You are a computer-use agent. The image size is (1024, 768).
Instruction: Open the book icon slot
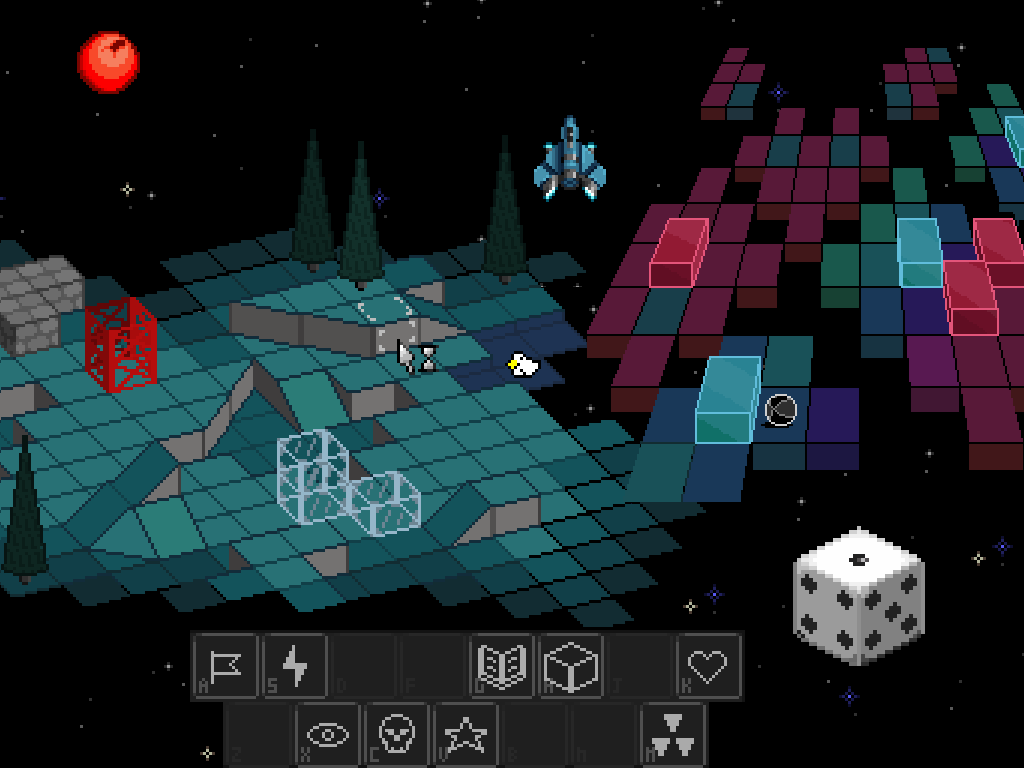[503, 666]
